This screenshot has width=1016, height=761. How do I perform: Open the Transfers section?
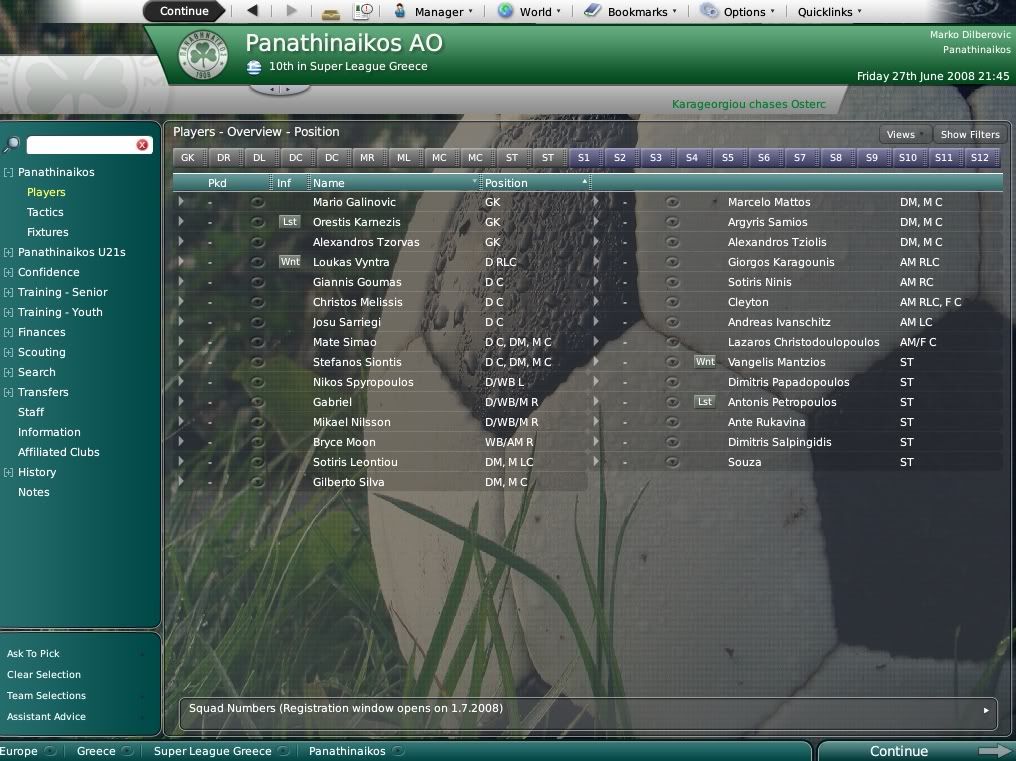[x=43, y=392]
